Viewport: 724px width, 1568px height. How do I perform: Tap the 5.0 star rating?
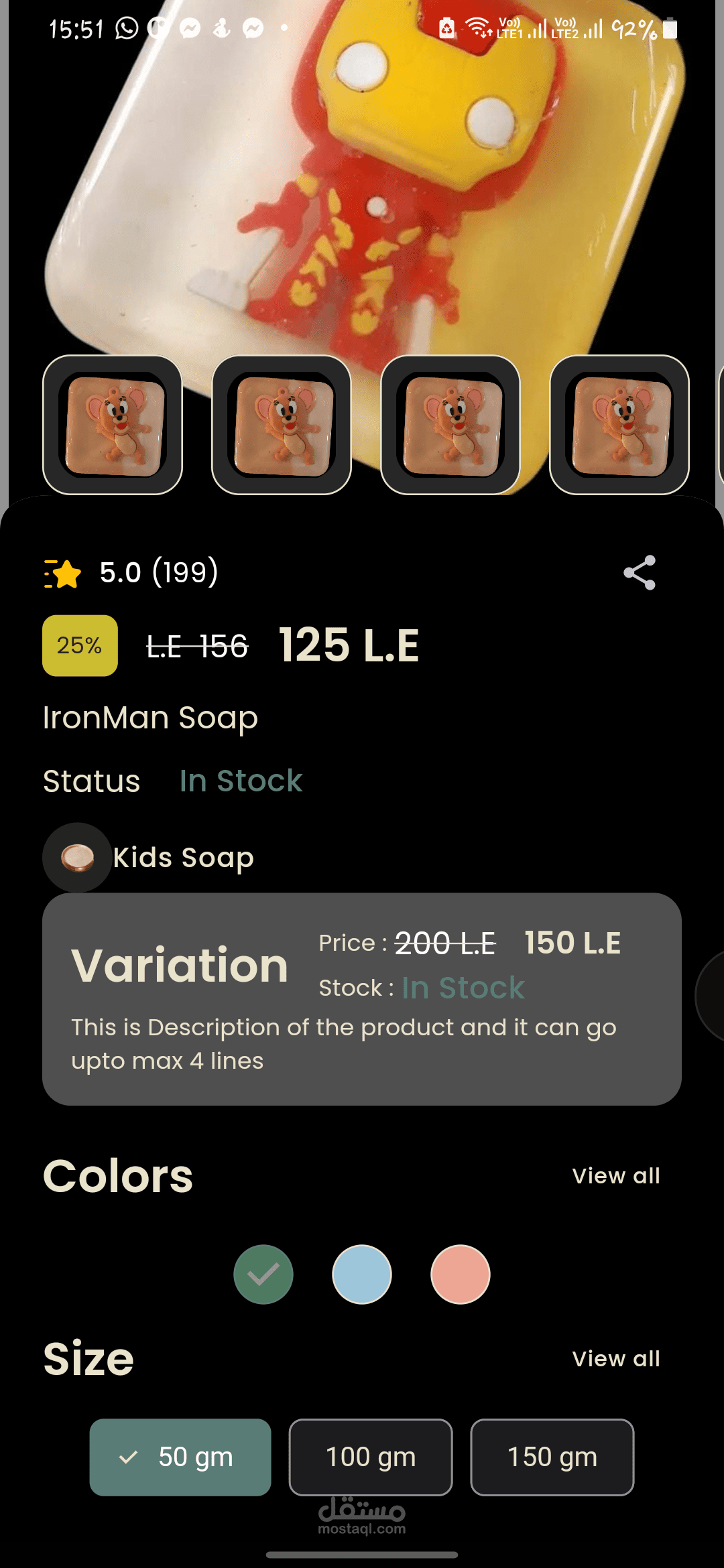point(131,573)
